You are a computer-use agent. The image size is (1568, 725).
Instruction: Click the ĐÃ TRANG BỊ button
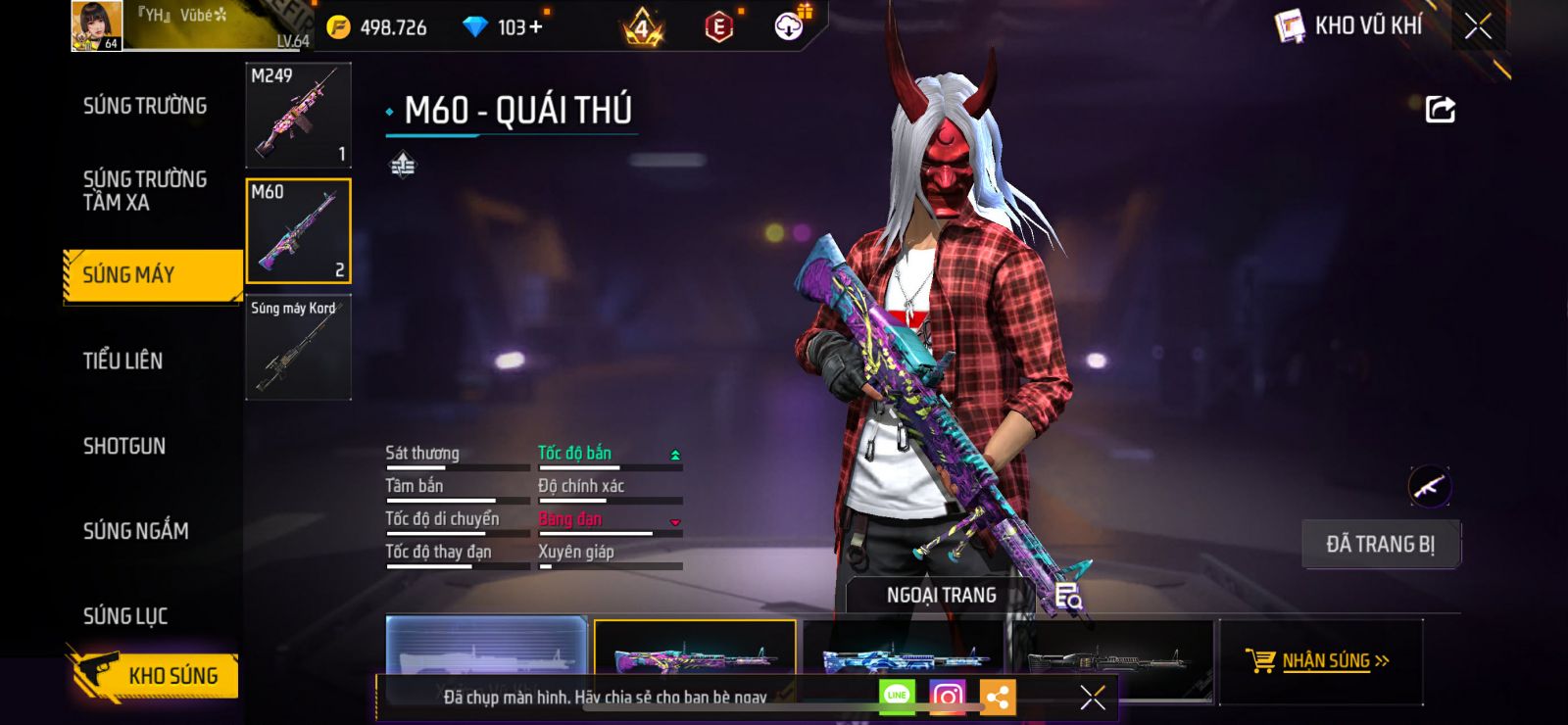[x=1380, y=545]
